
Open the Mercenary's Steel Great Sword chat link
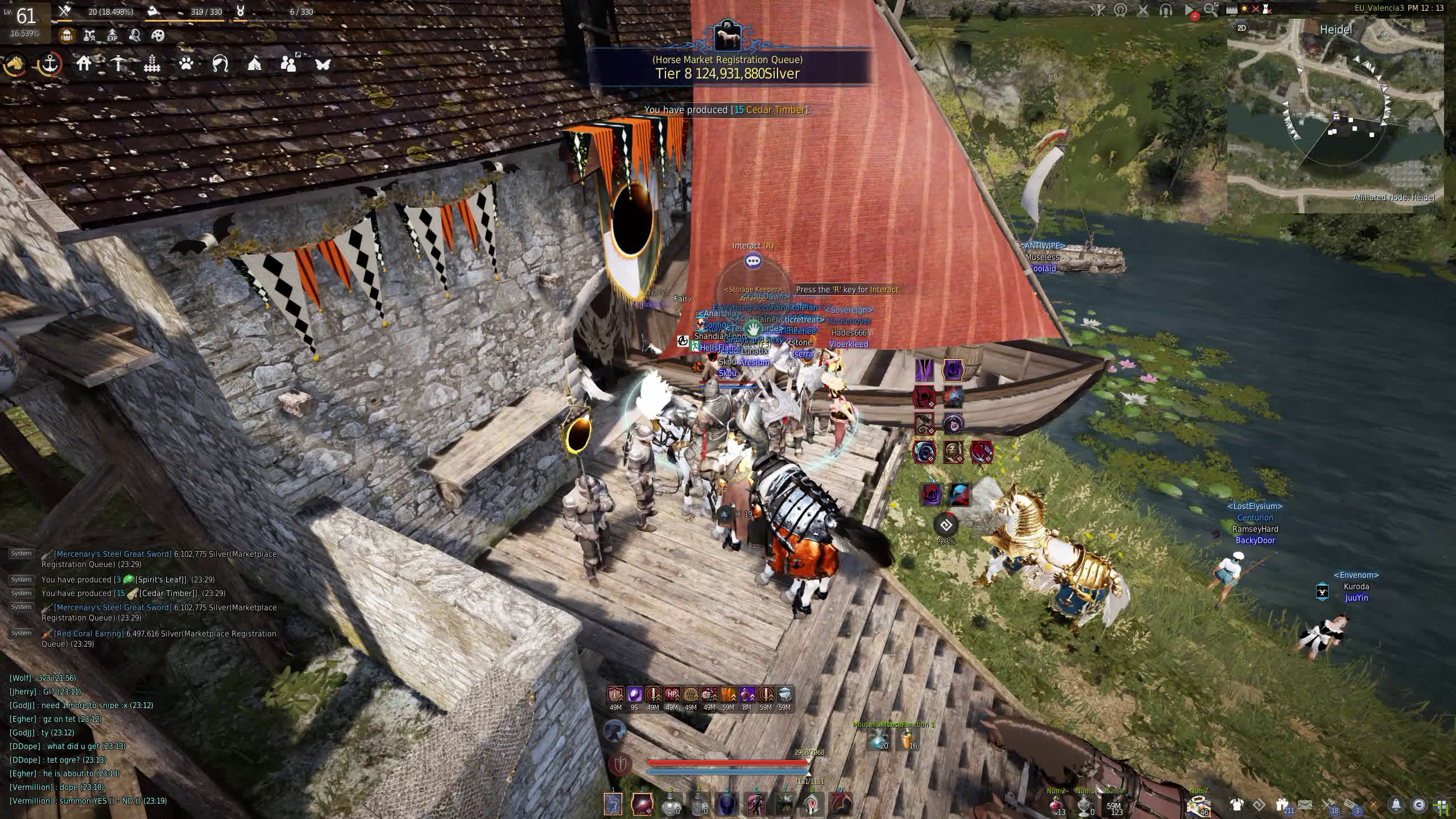112,554
